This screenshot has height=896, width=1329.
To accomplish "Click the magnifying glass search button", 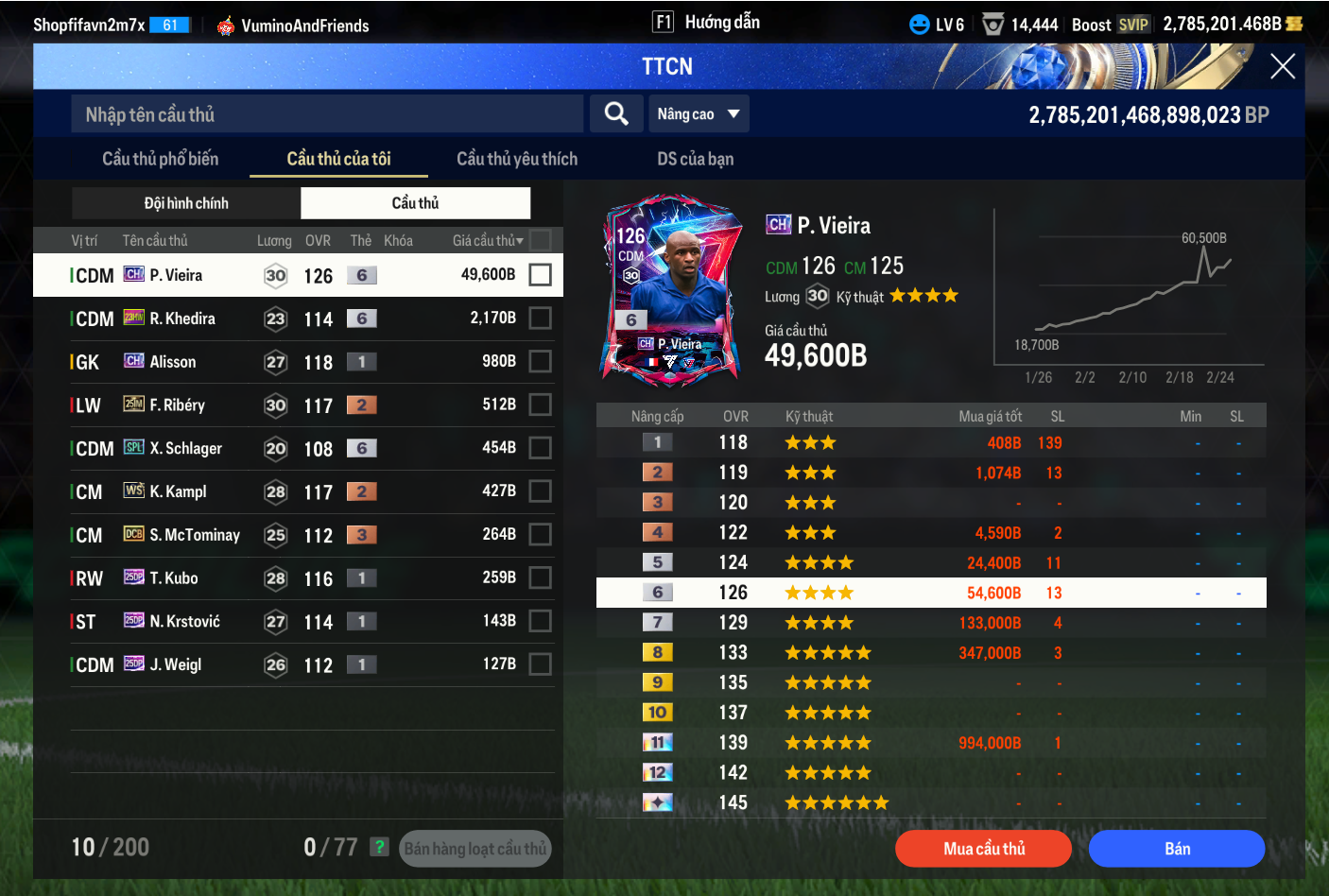I will click(x=616, y=114).
